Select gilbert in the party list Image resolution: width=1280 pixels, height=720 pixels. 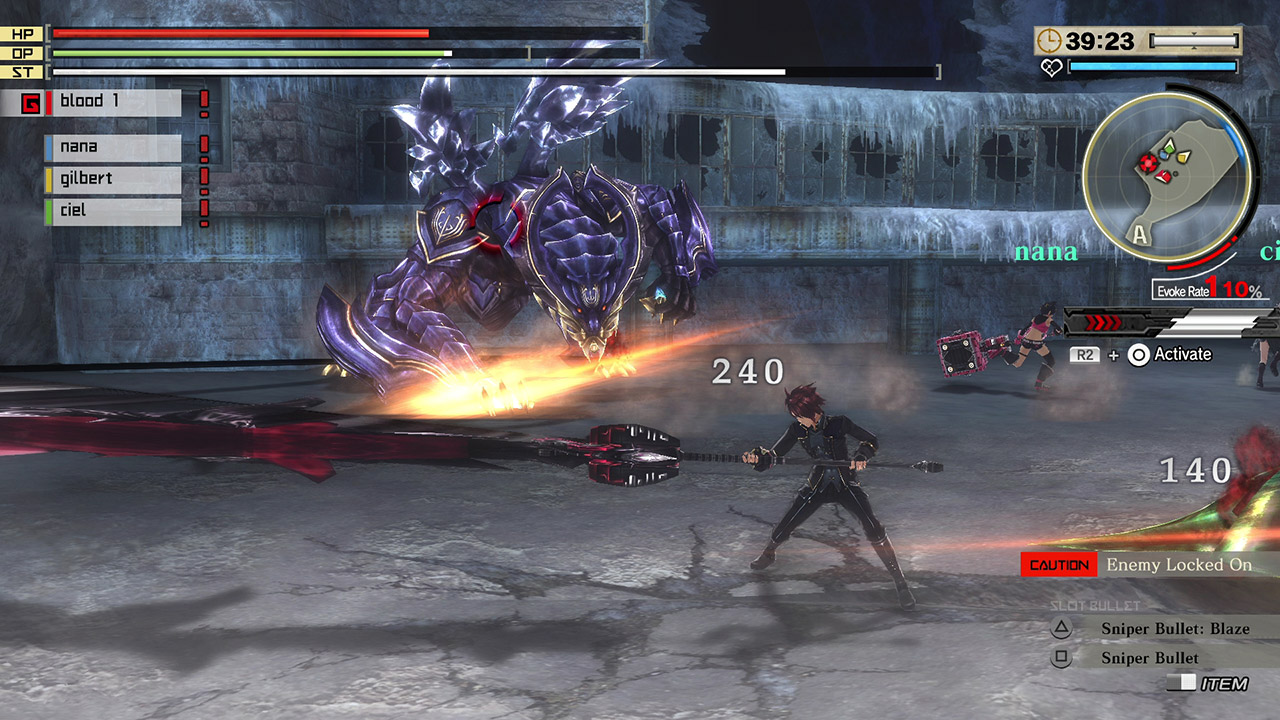tap(113, 178)
